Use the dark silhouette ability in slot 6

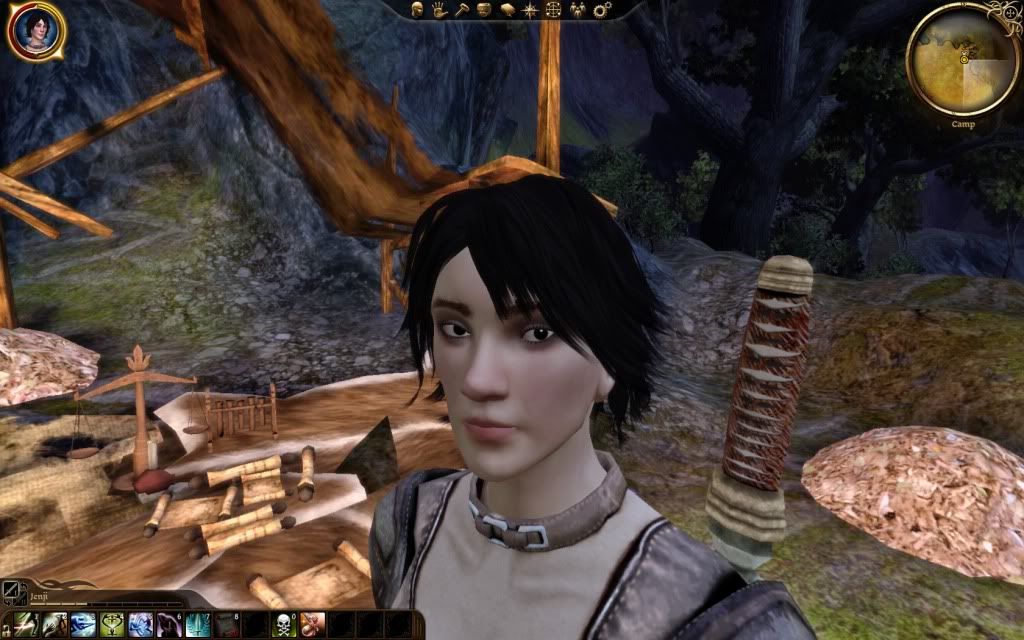point(168,625)
